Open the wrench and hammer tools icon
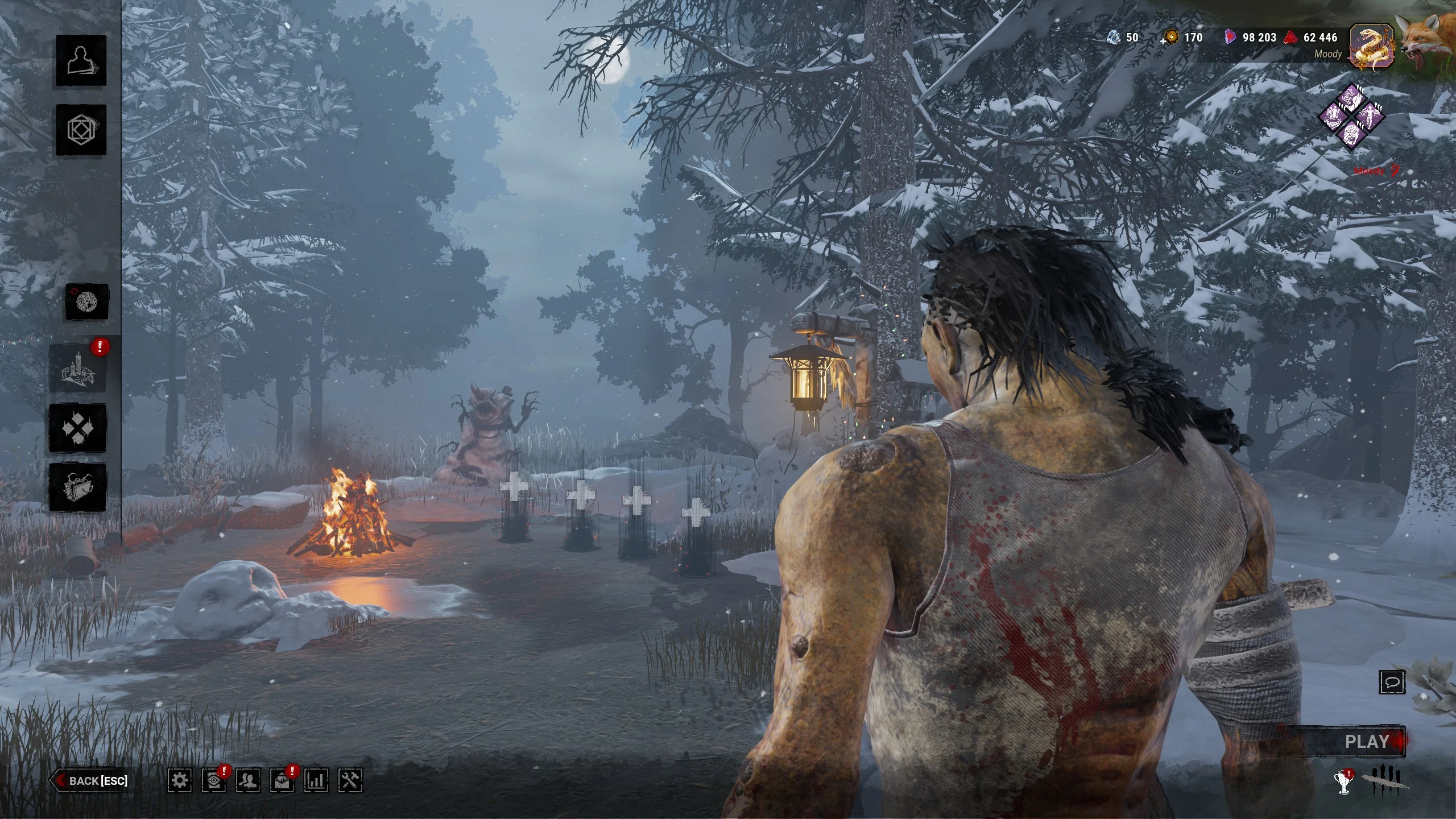 tap(350, 780)
